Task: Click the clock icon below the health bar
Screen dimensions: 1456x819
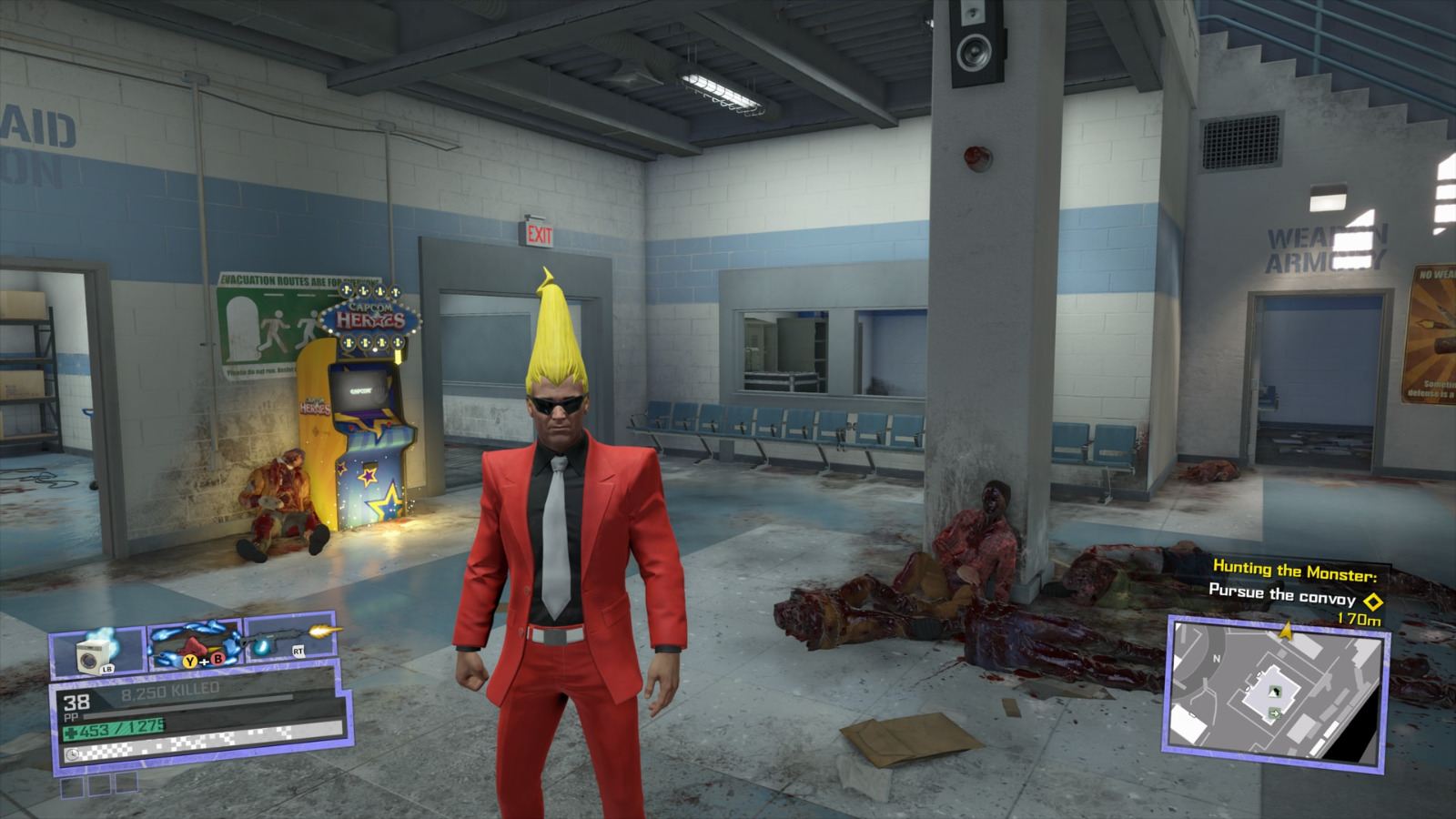Action: tap(73, 753)
